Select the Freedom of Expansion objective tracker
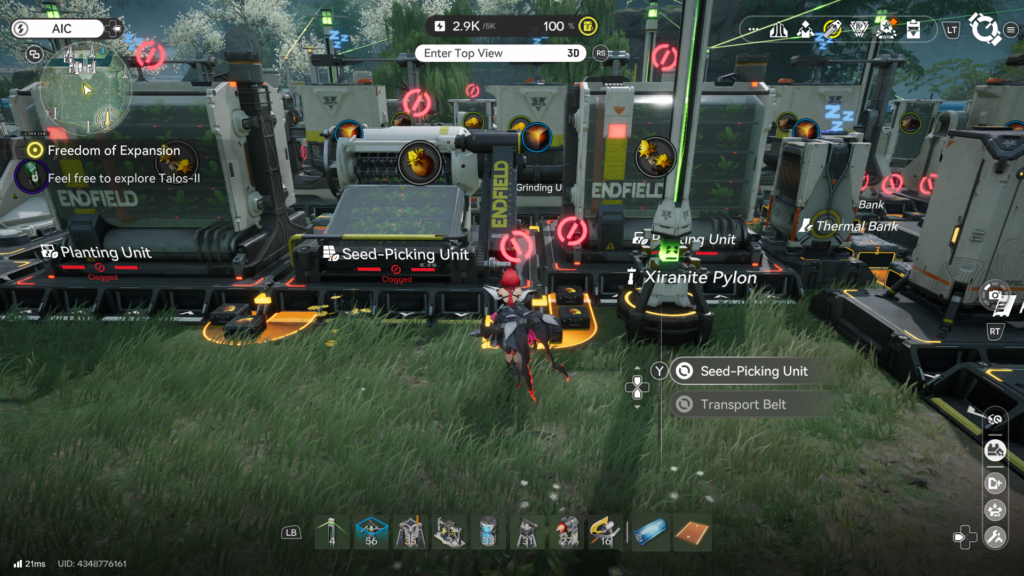 [x=113, y=150]
